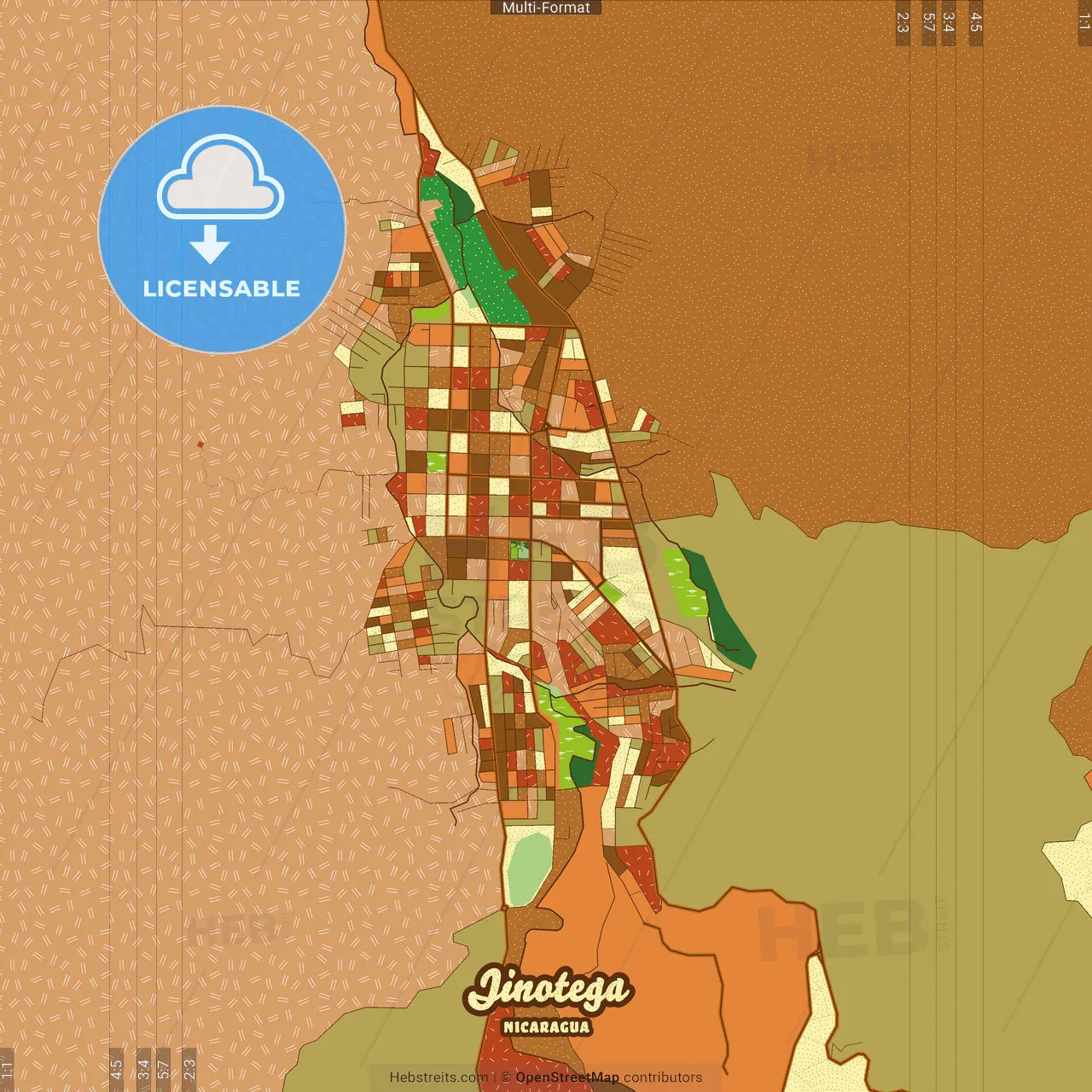The image size is (1092, 1092).
Task: Click the blue Licensable download badge
Action: pyautogui.click(x=222, y=229)
